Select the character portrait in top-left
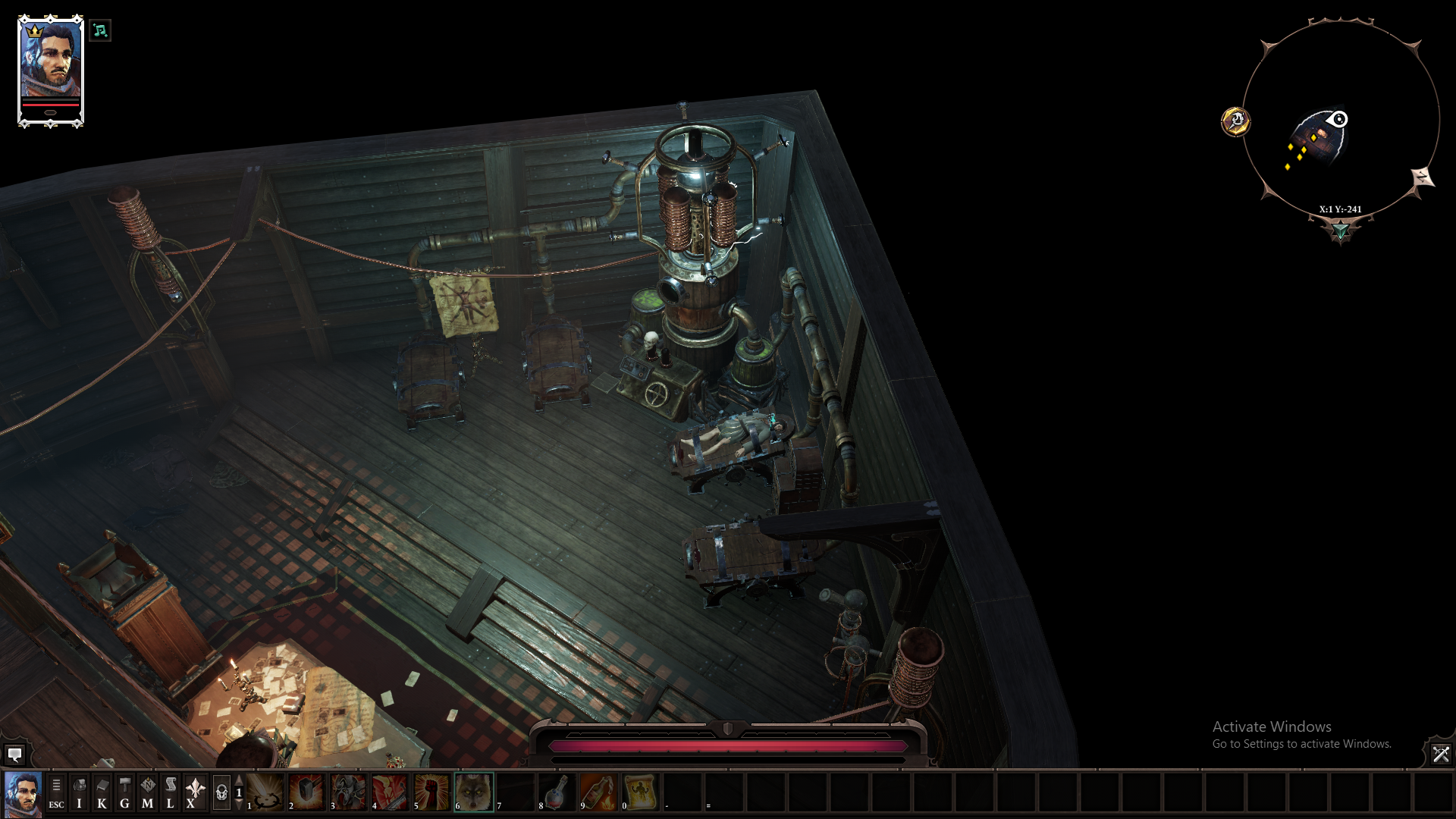The width and height of the screenshot is (1456, 819). point(51,68)
